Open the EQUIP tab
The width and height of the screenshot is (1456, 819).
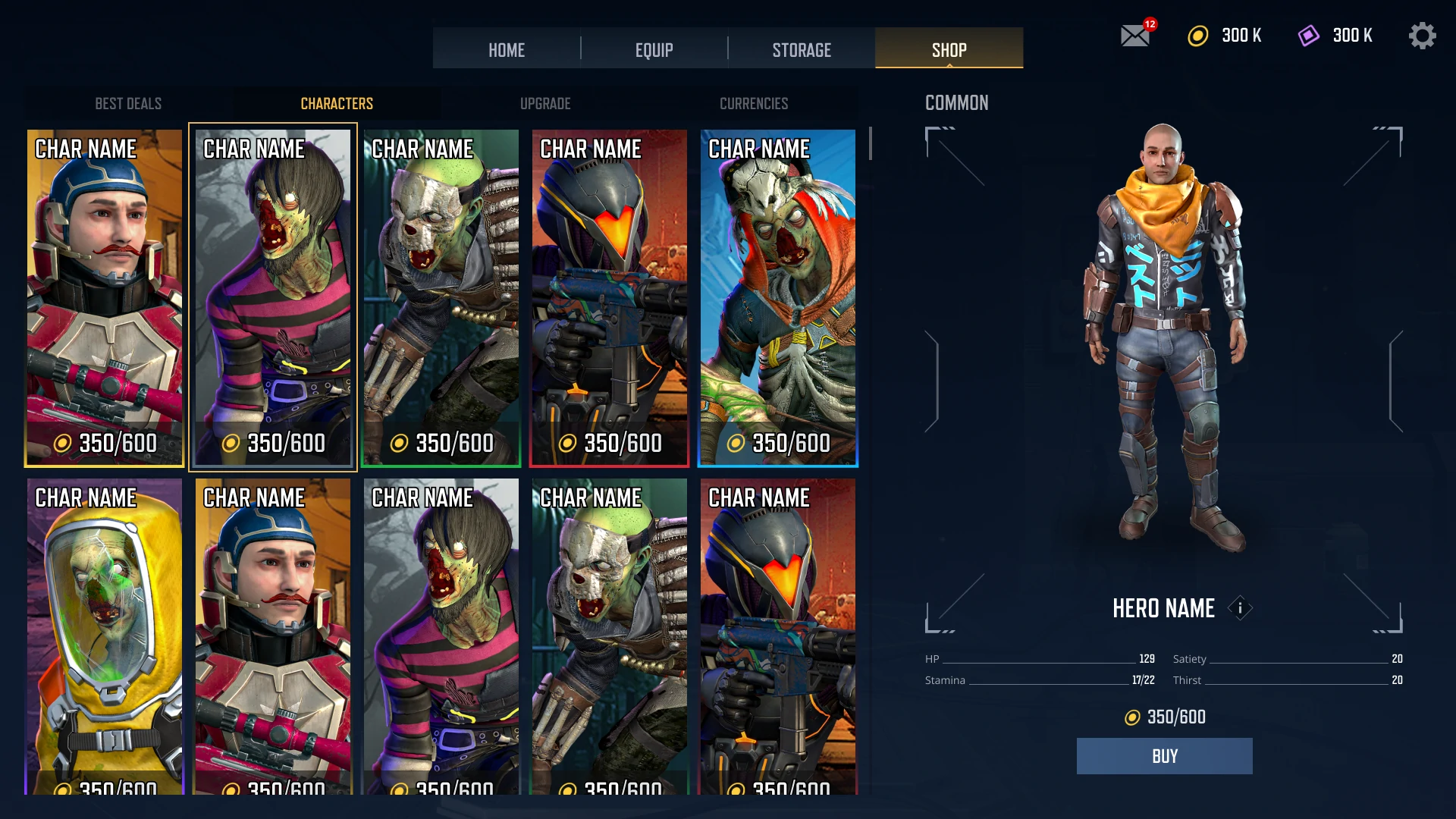(x=654, y=50)
